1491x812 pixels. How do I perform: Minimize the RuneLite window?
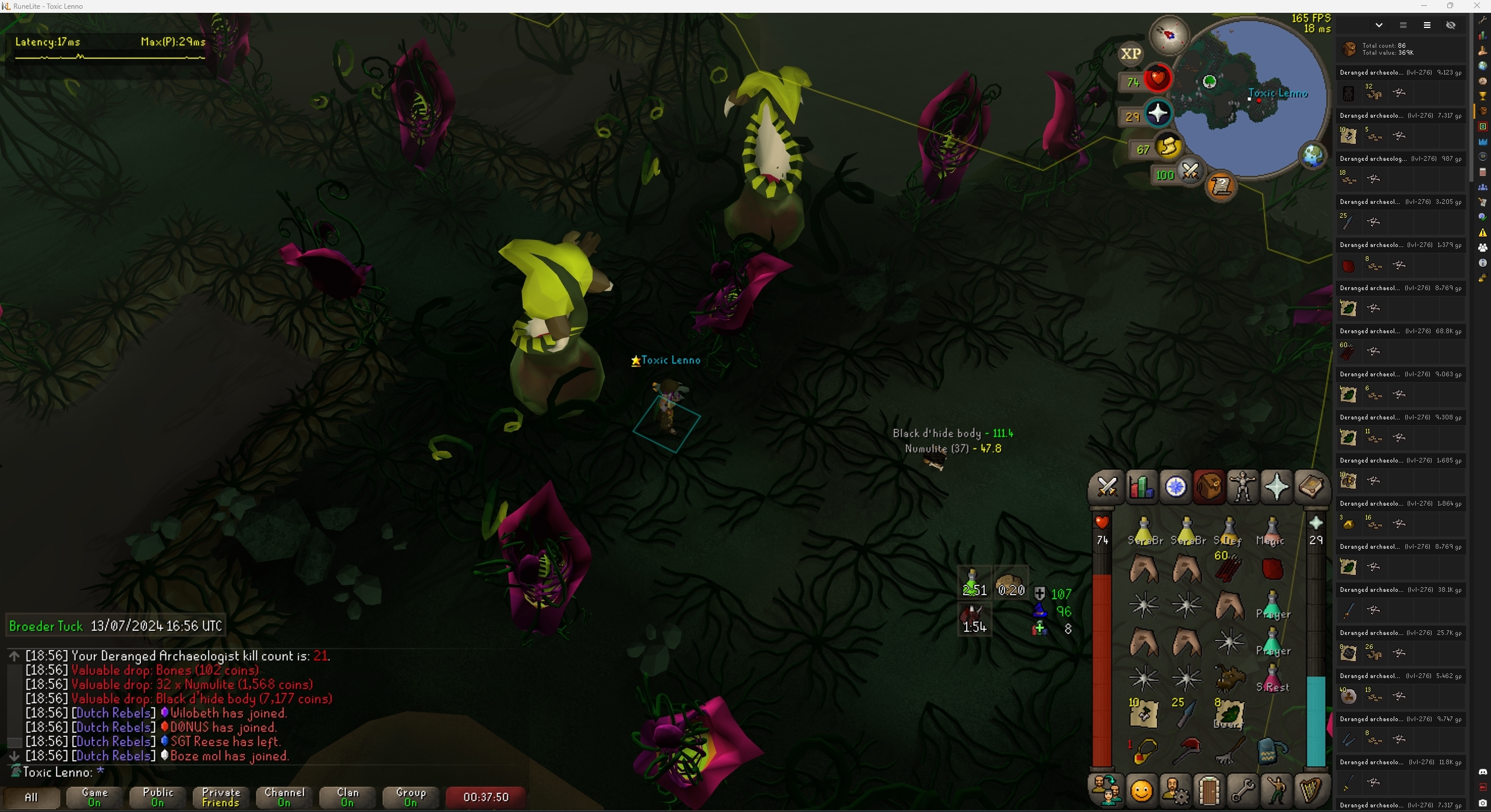click(1423, 6)
